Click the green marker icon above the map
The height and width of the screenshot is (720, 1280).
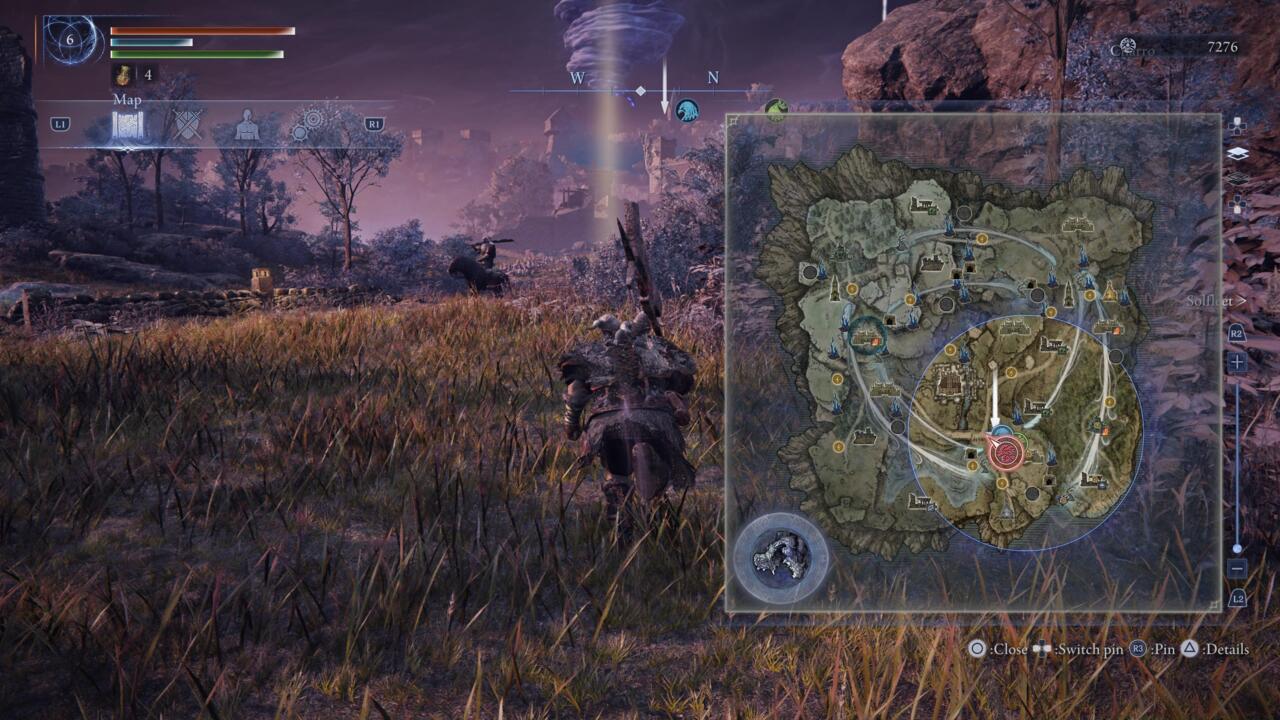click(x=776, y=110)
